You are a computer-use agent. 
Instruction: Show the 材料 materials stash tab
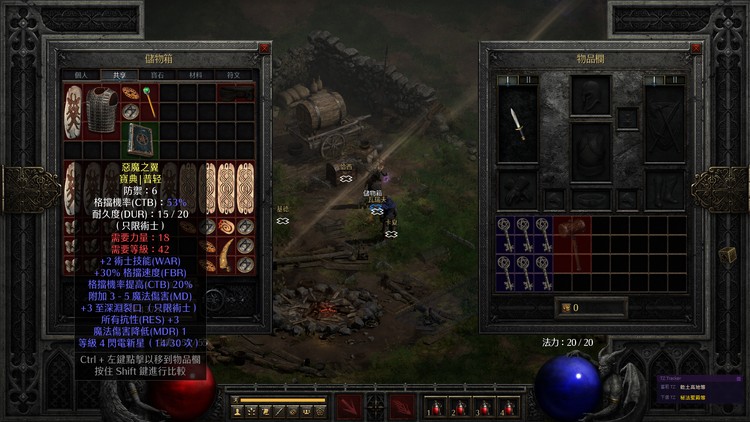tap(197, 74)
